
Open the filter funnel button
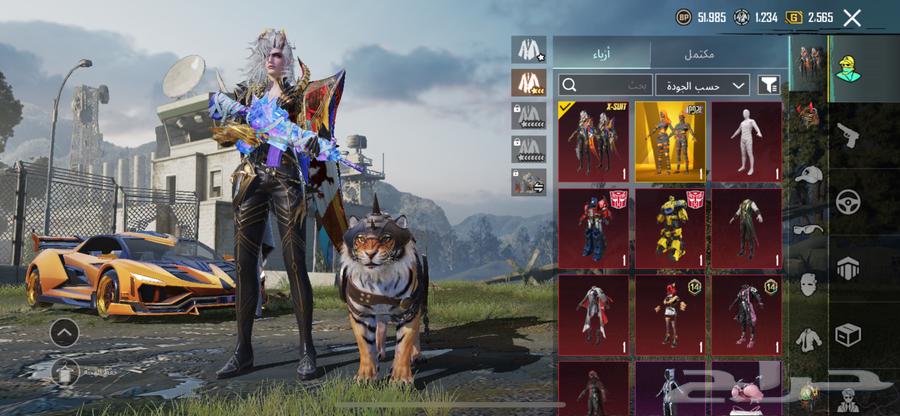pos(768,85)
